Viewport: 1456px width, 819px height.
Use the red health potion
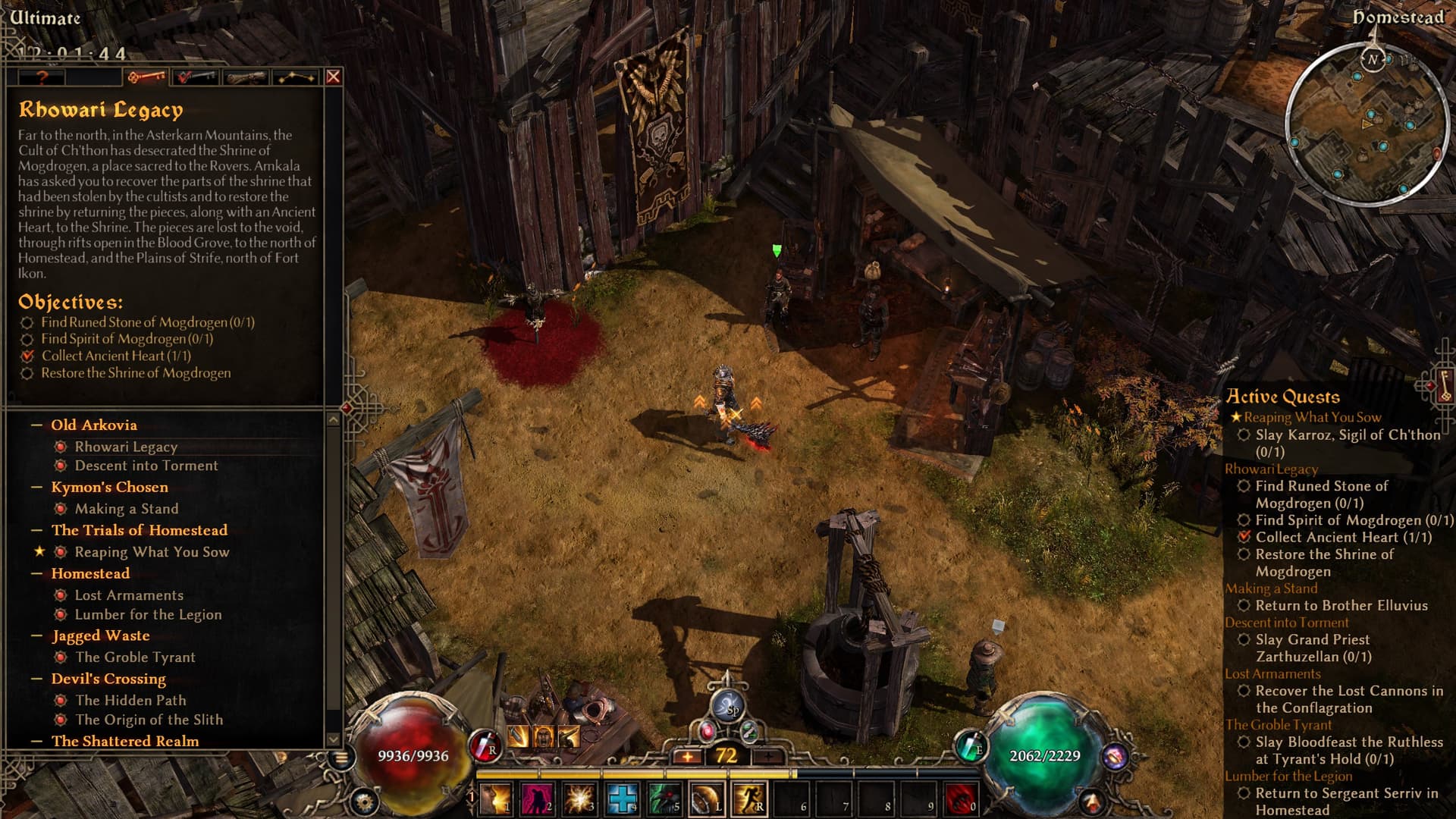click(x=483, y=746)
